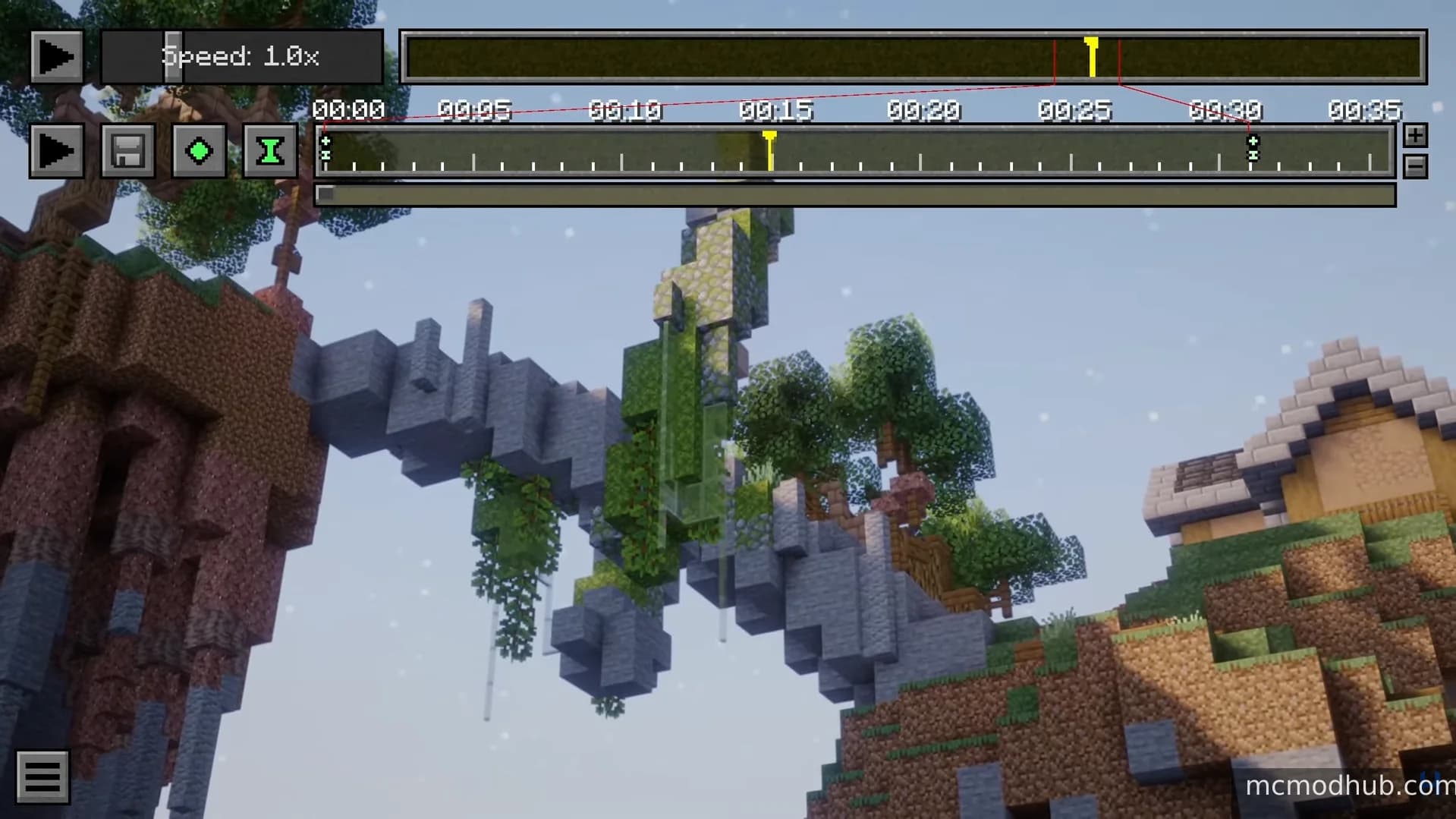This screenshot has height=819, width=1456.
Task: Select the green diamond position keyframe tool
Action: pyautogui.click(x=199, y=150)
